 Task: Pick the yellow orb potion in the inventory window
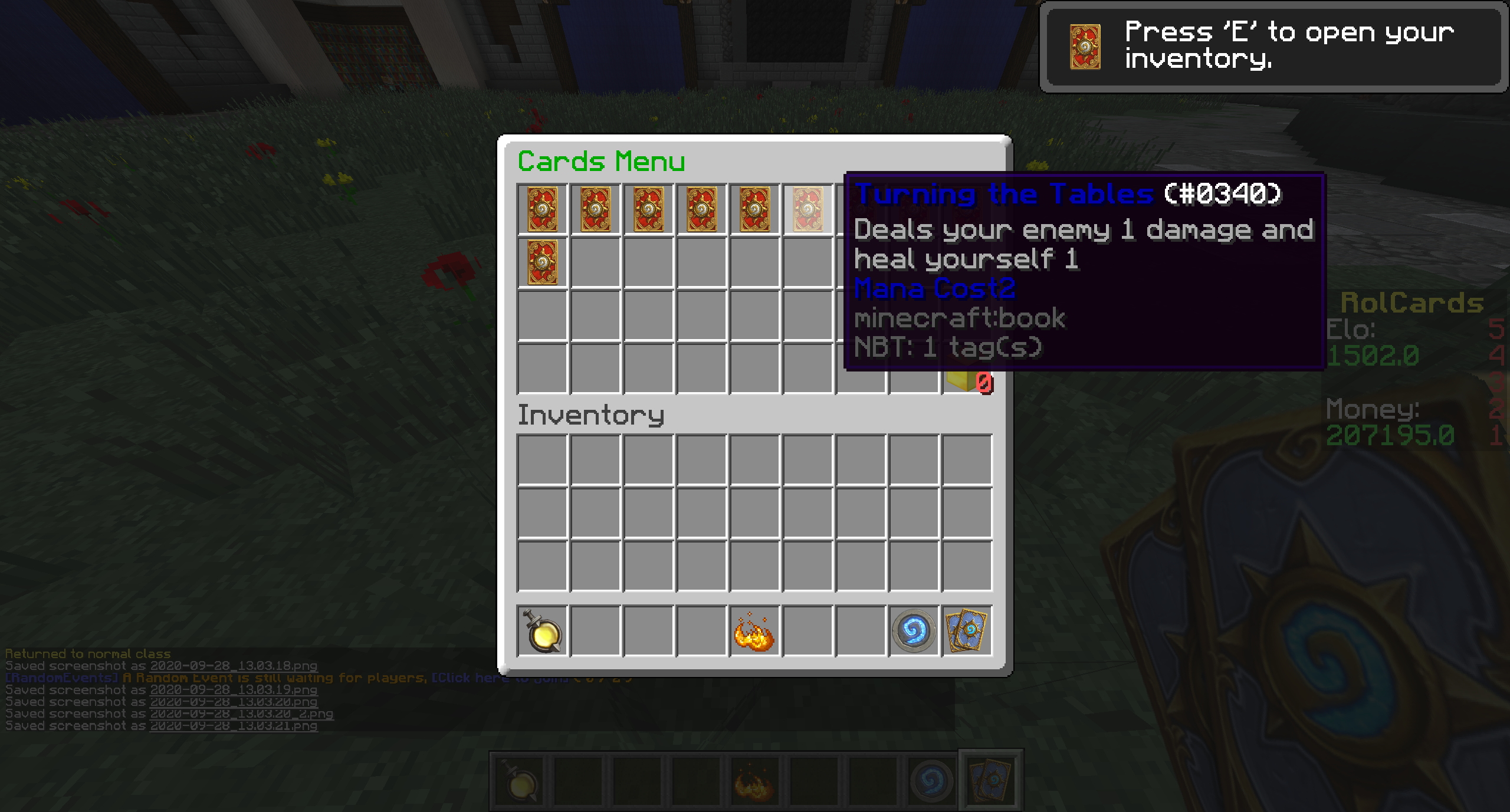542,631
